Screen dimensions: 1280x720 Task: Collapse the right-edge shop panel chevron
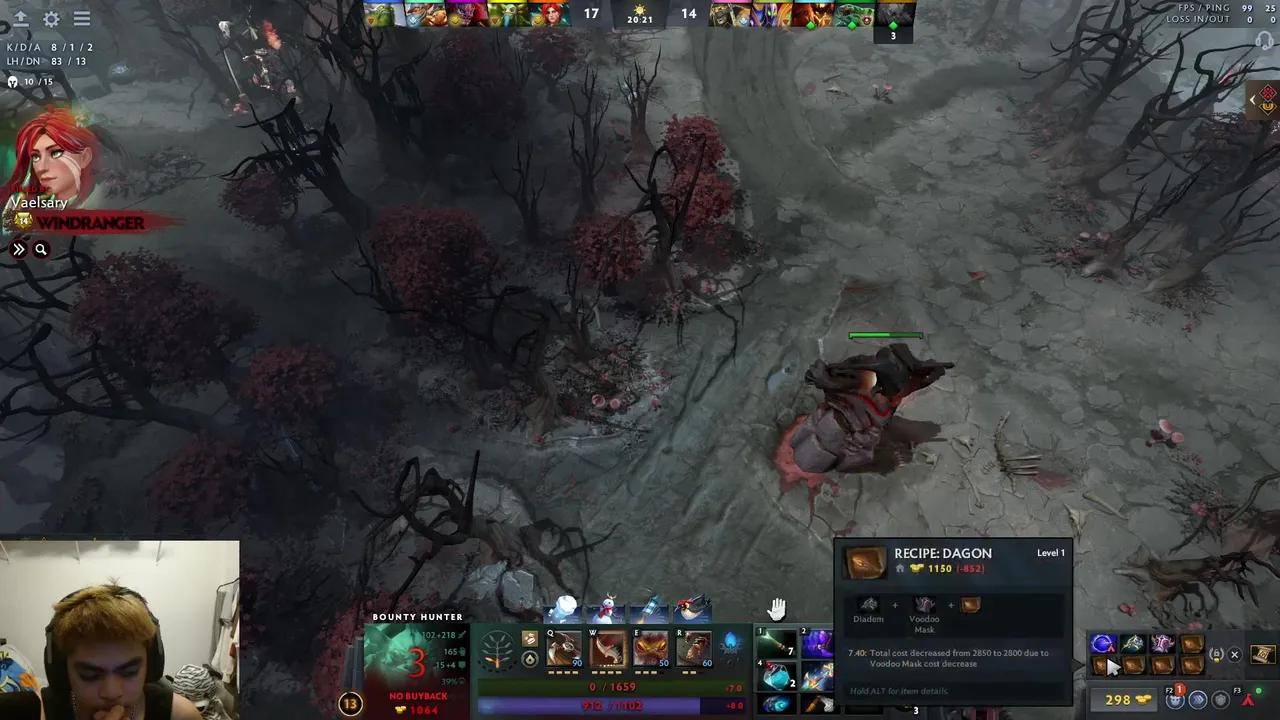tap(1253, 99)
